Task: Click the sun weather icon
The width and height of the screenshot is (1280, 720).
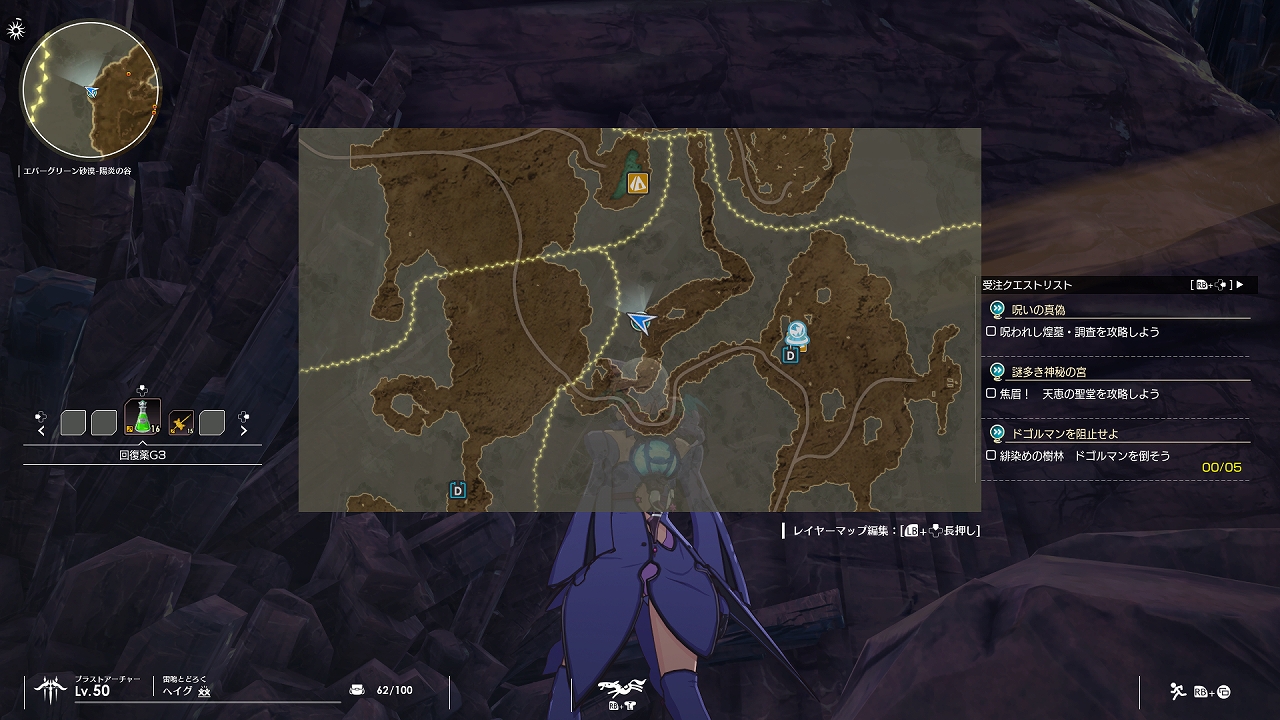Action: pyautogui.click(x=16, y=30)
